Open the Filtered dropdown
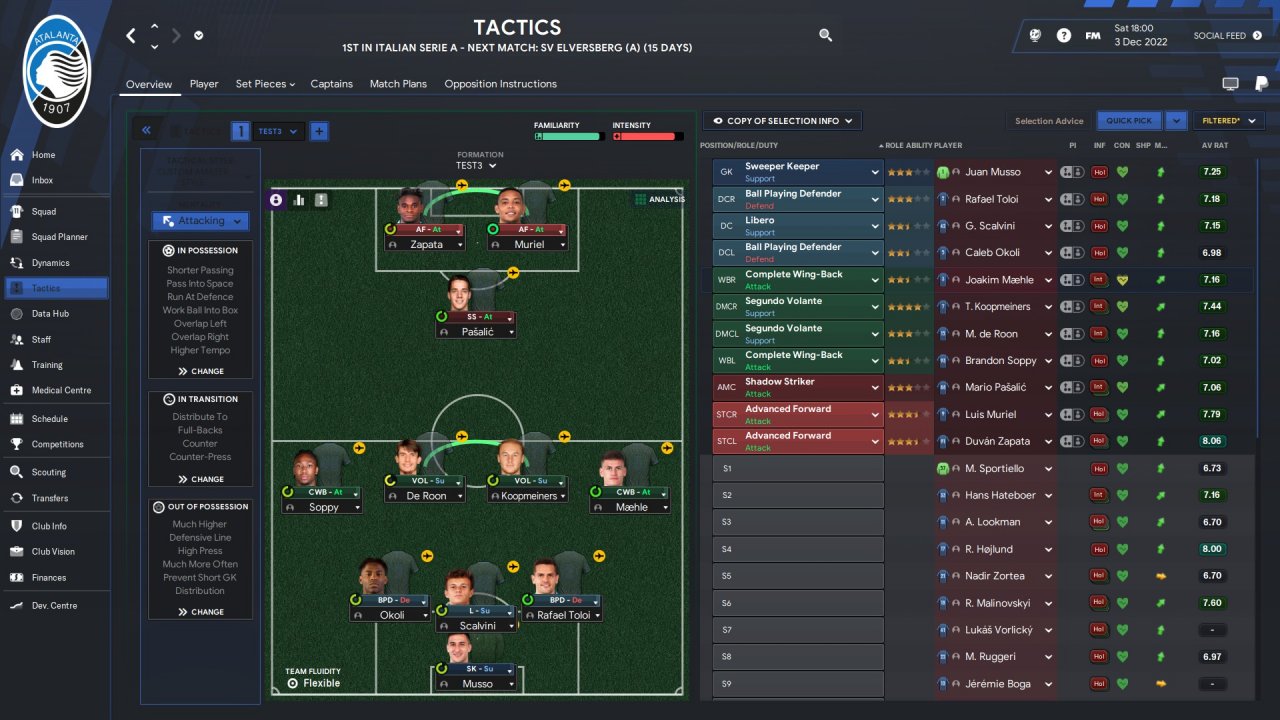 click(x=1228, y=121)
